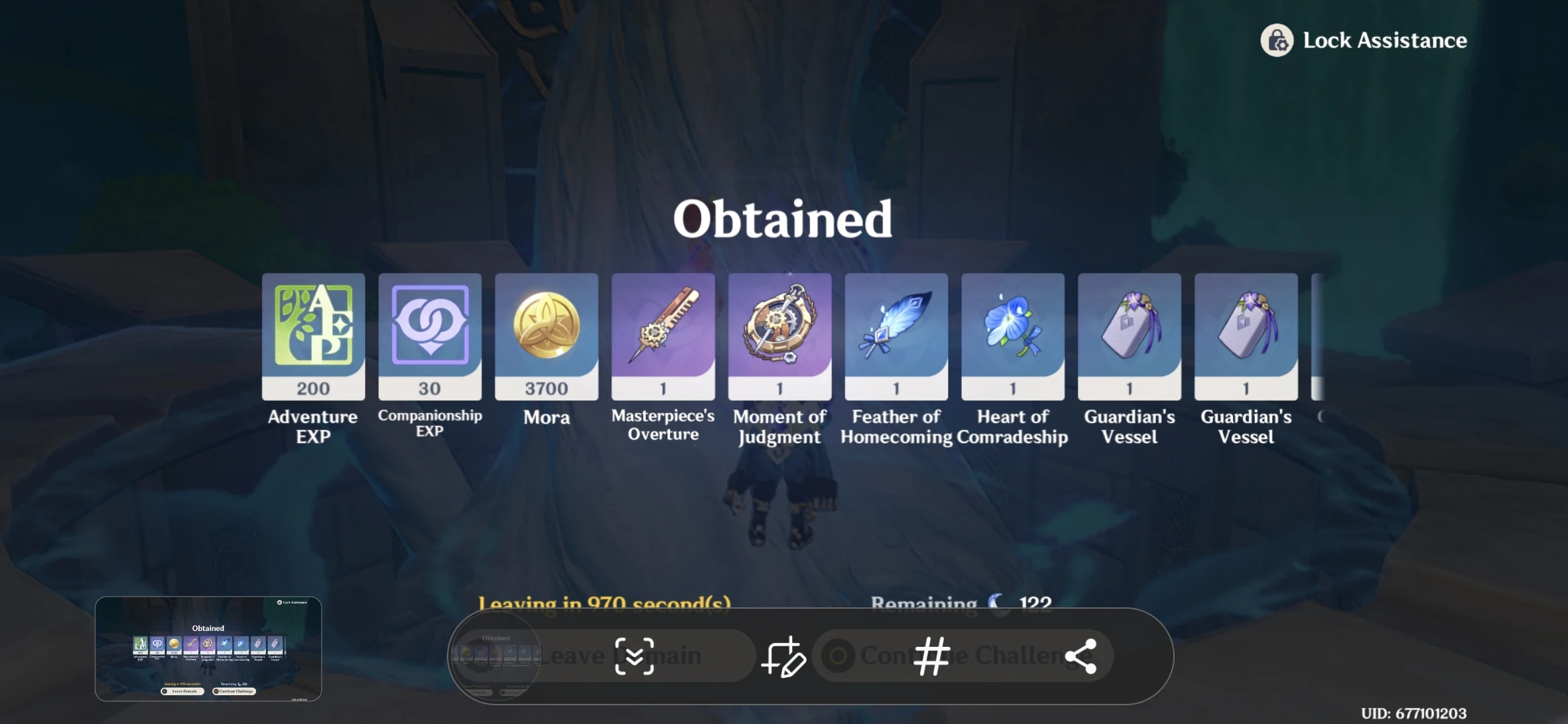Open the crop and annotate tool
Screen dimensions: 1568x724
784,656
